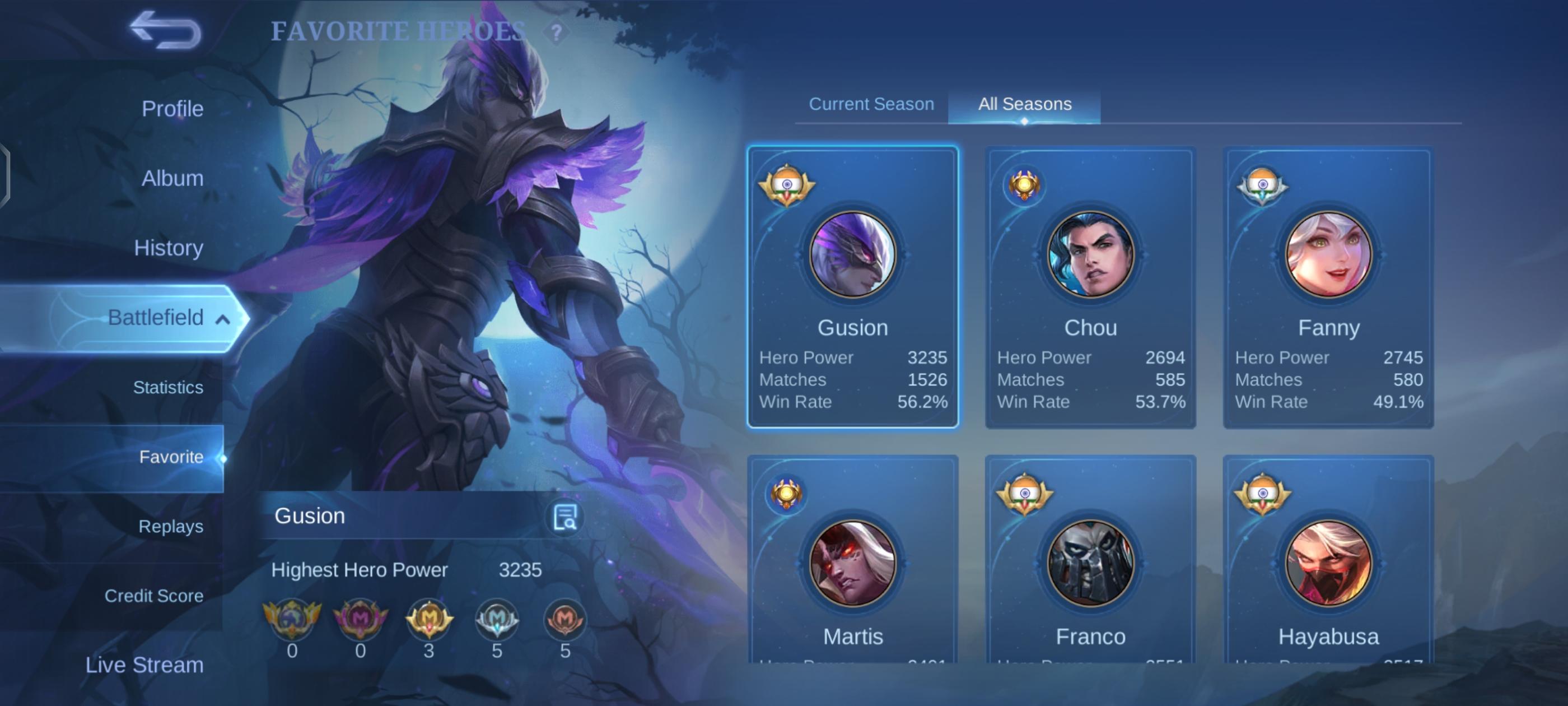Screen dimensions: 1568x706
Task: Pick the Fanny hero card
Action: pyautogui.click(x=1328, y=287)
